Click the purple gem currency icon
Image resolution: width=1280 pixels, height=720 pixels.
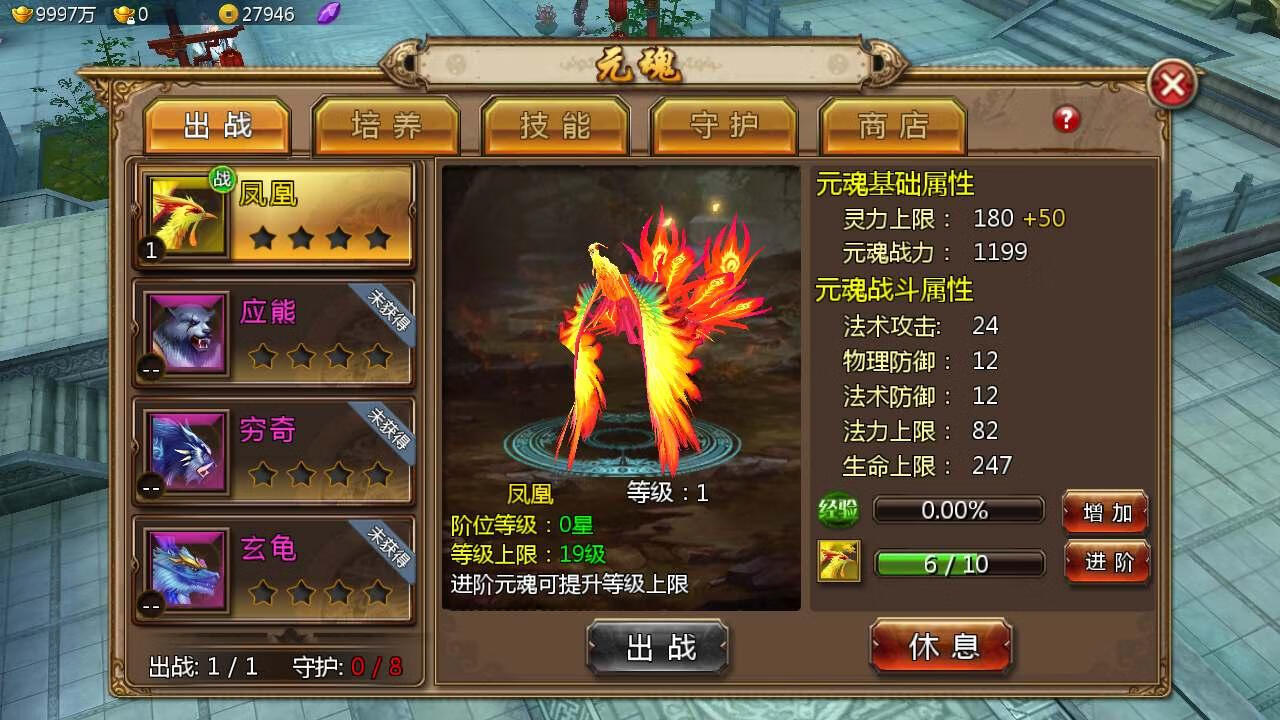click(x=329, y=13)
